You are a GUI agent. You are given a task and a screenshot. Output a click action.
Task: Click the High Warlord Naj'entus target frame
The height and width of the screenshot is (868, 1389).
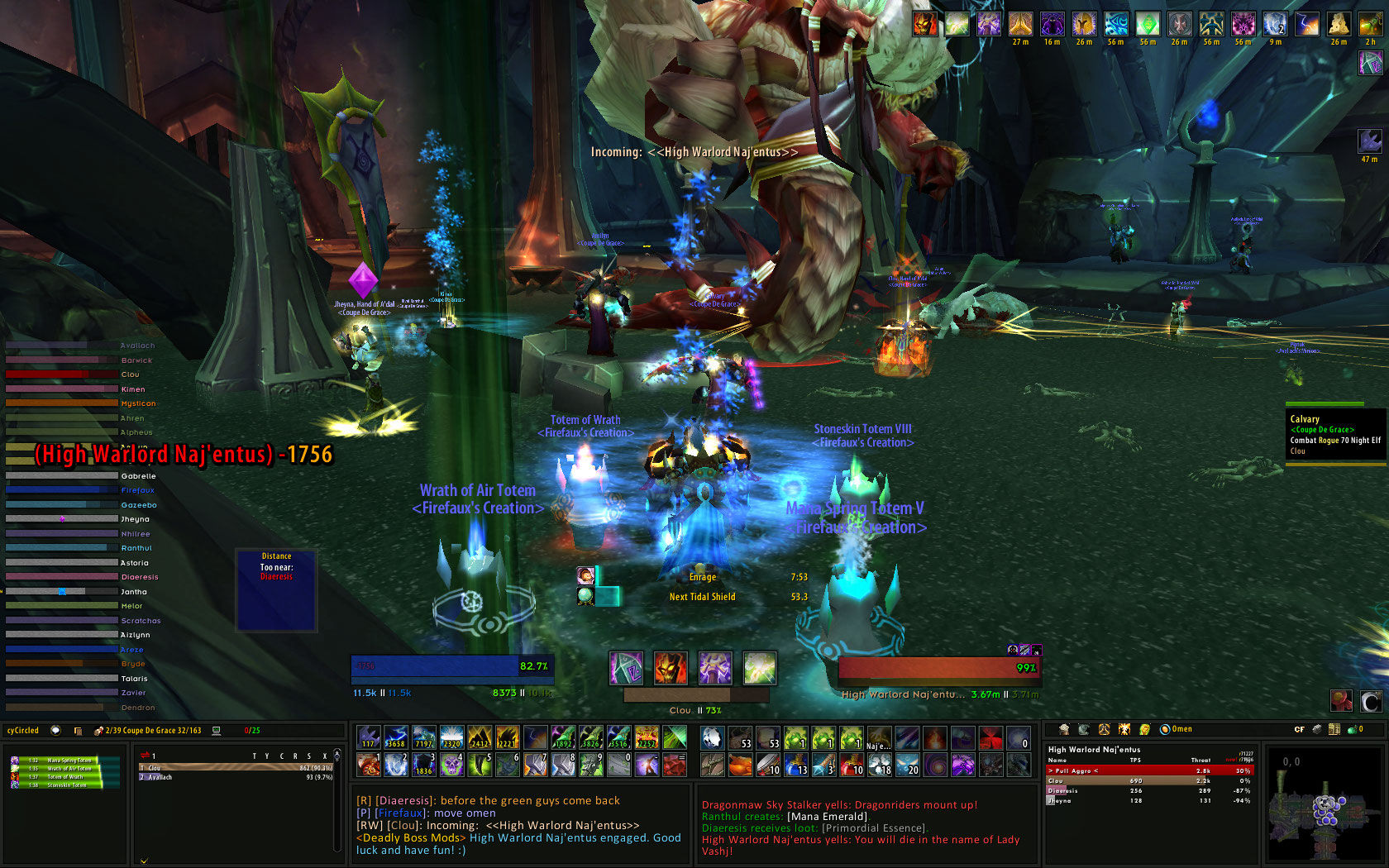click(938, 668)
